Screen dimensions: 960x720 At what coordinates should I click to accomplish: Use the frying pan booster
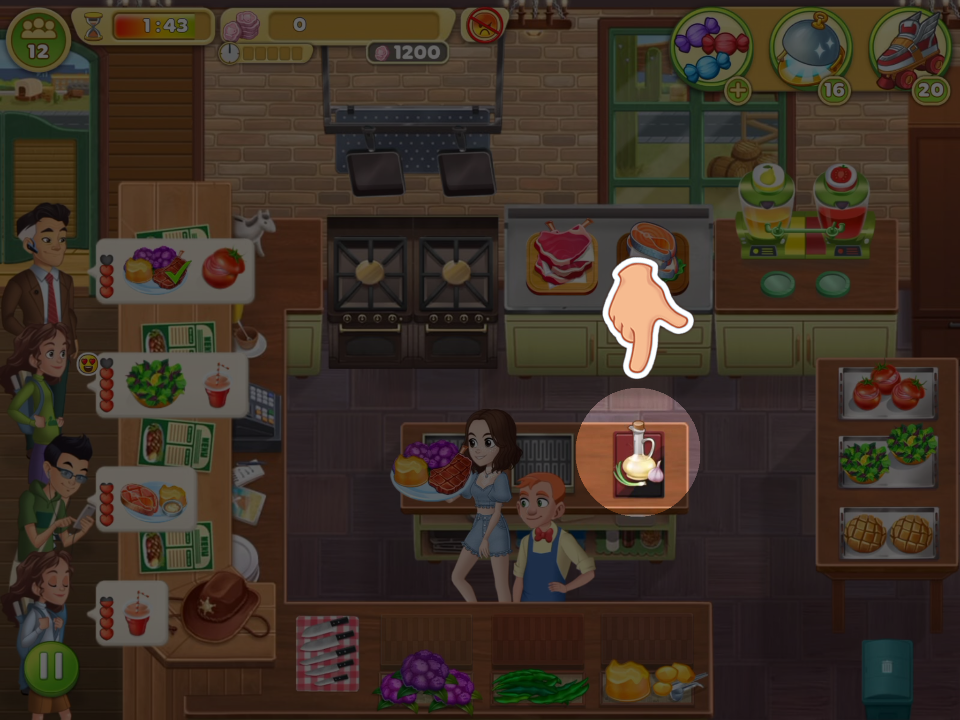[x=809, y=47]
